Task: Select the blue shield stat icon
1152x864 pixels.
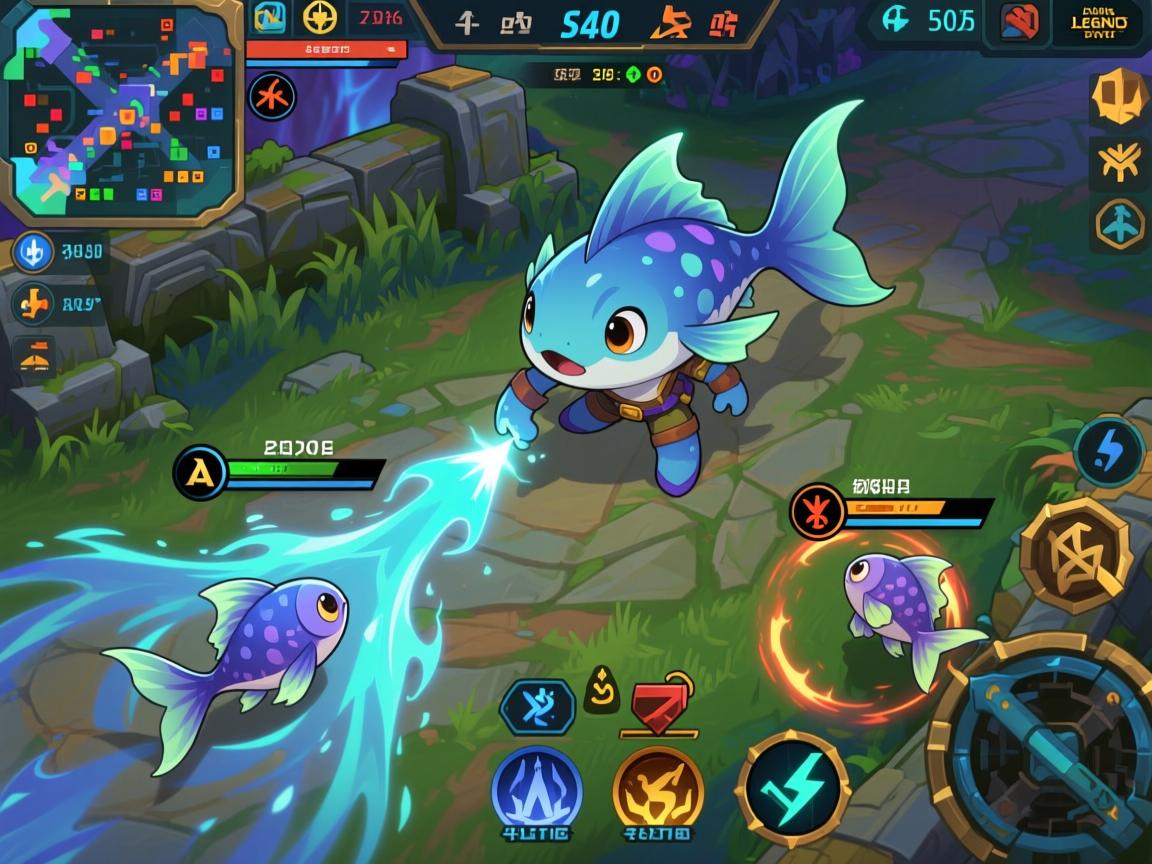Action: coord(32,252)
